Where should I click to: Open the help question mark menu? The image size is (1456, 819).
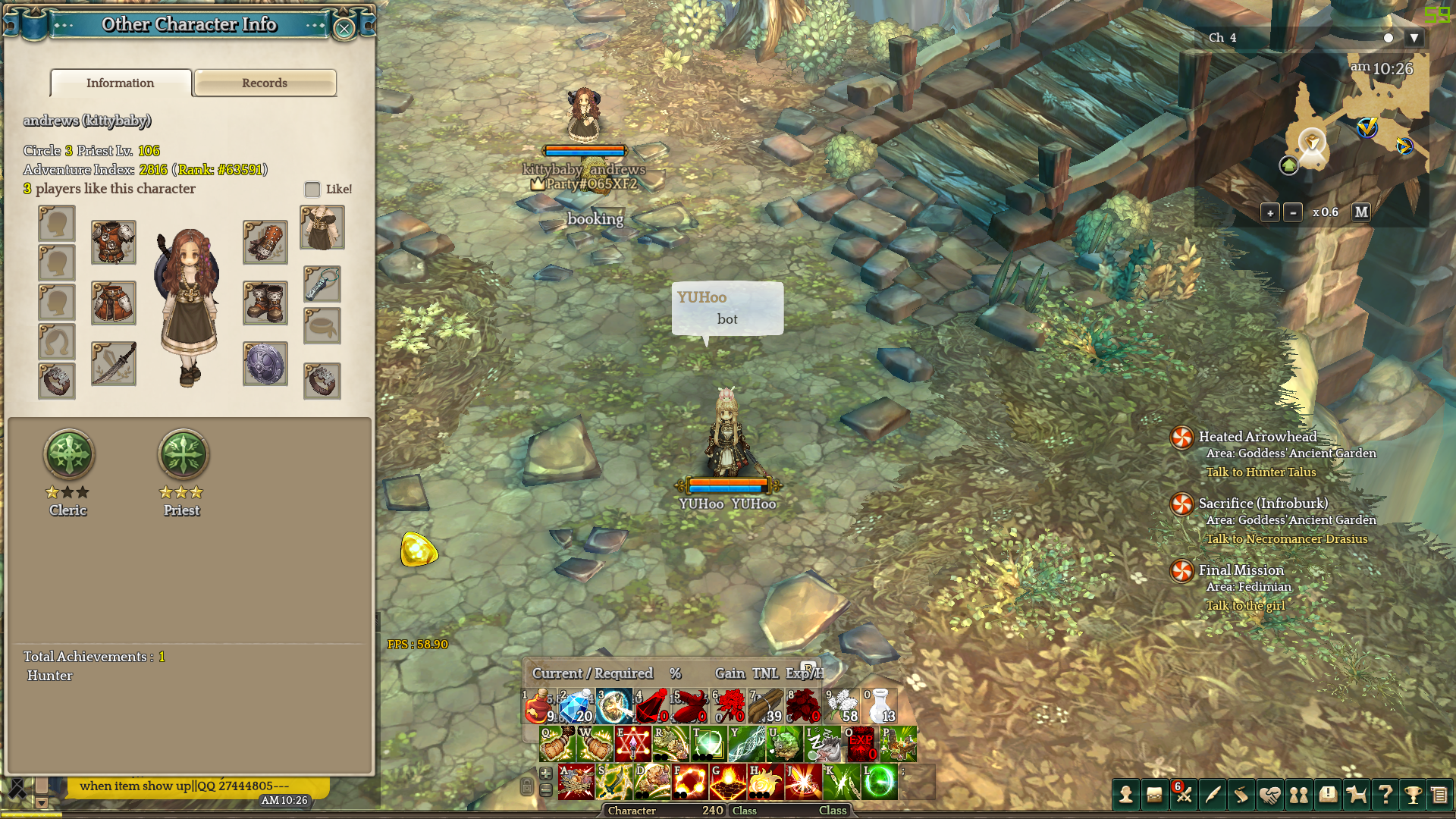pos(1385,795)
